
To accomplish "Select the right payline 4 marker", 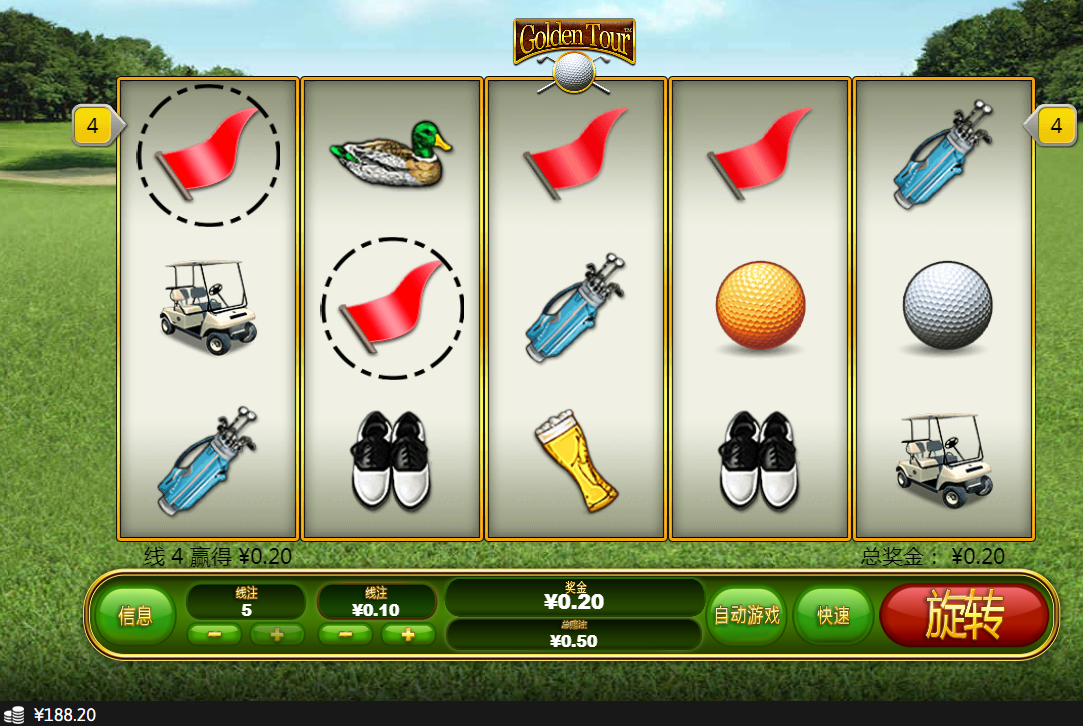I will click(1056, 126).
